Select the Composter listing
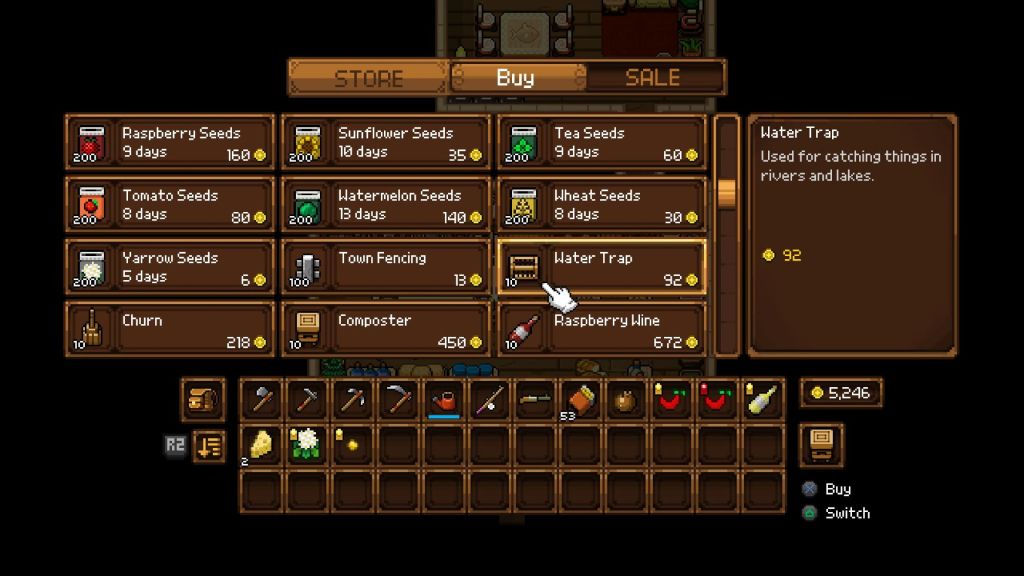1024x576 pixels. click(386, 329)
